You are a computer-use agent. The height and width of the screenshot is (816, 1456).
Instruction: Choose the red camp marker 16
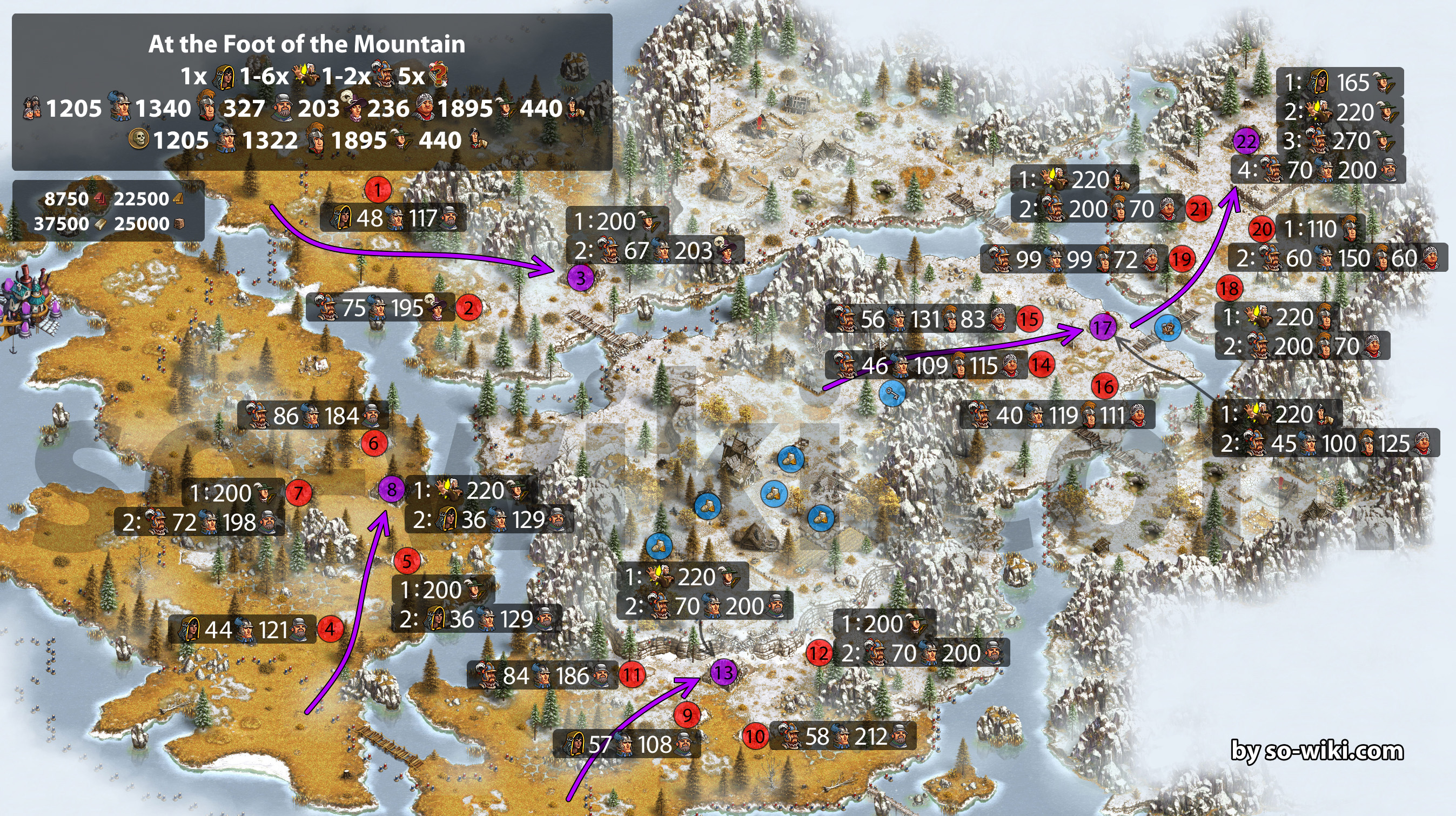[x=1104, y=387]
